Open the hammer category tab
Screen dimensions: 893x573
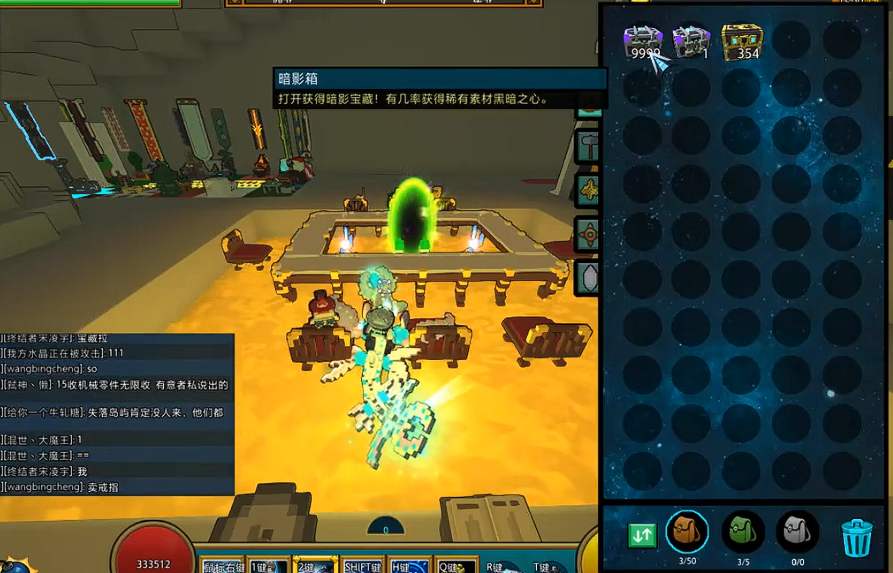click(x=588, y=147)
